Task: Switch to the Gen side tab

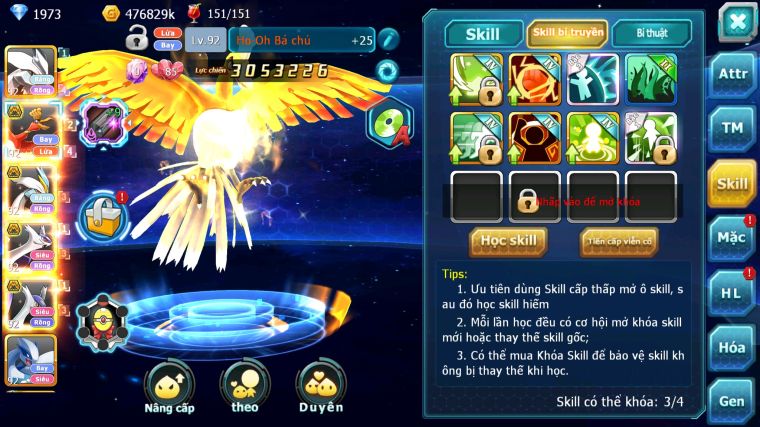Action: coord(731,400)
